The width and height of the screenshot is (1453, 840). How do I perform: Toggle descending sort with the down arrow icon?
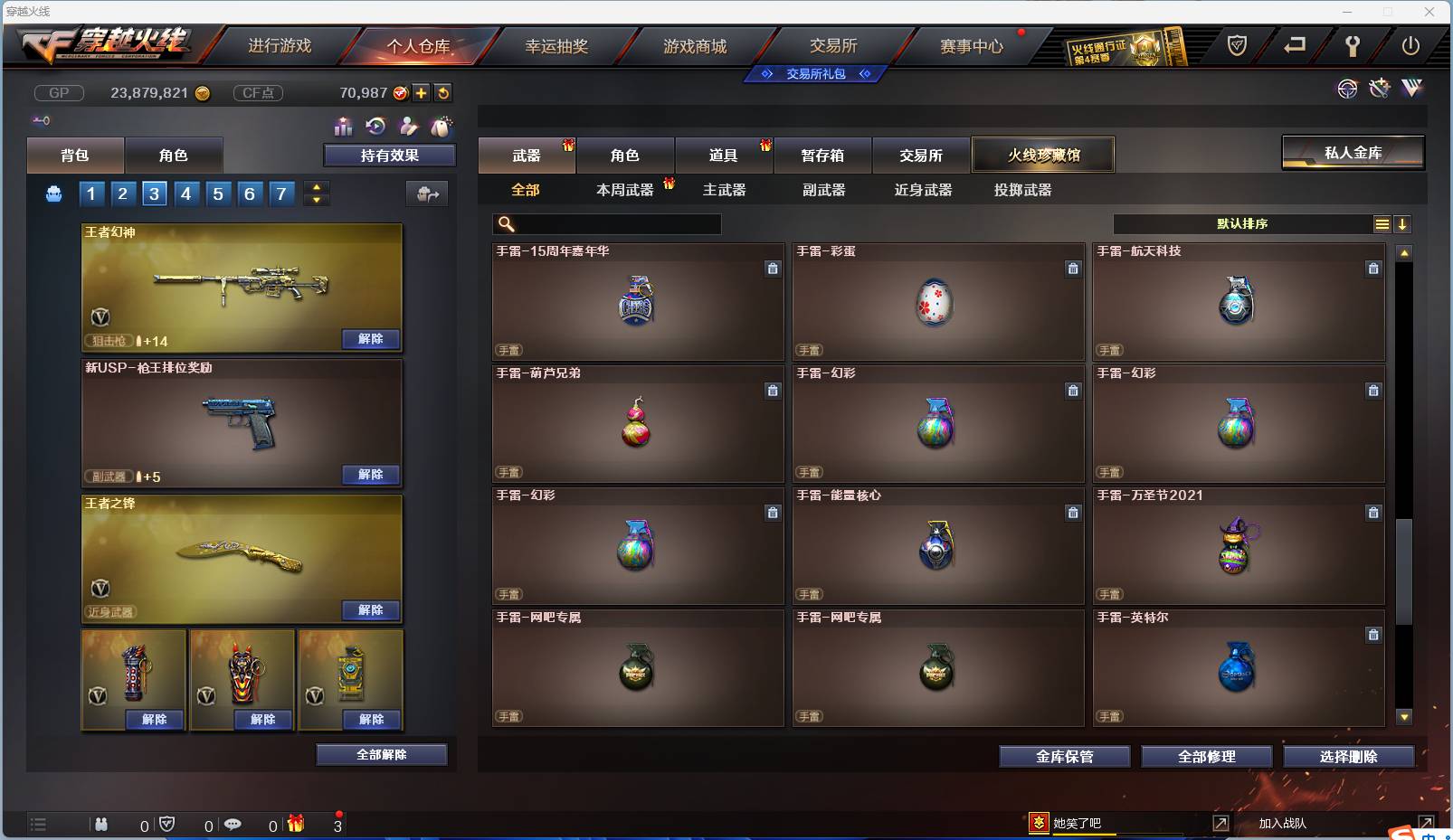coord(1402,223)
